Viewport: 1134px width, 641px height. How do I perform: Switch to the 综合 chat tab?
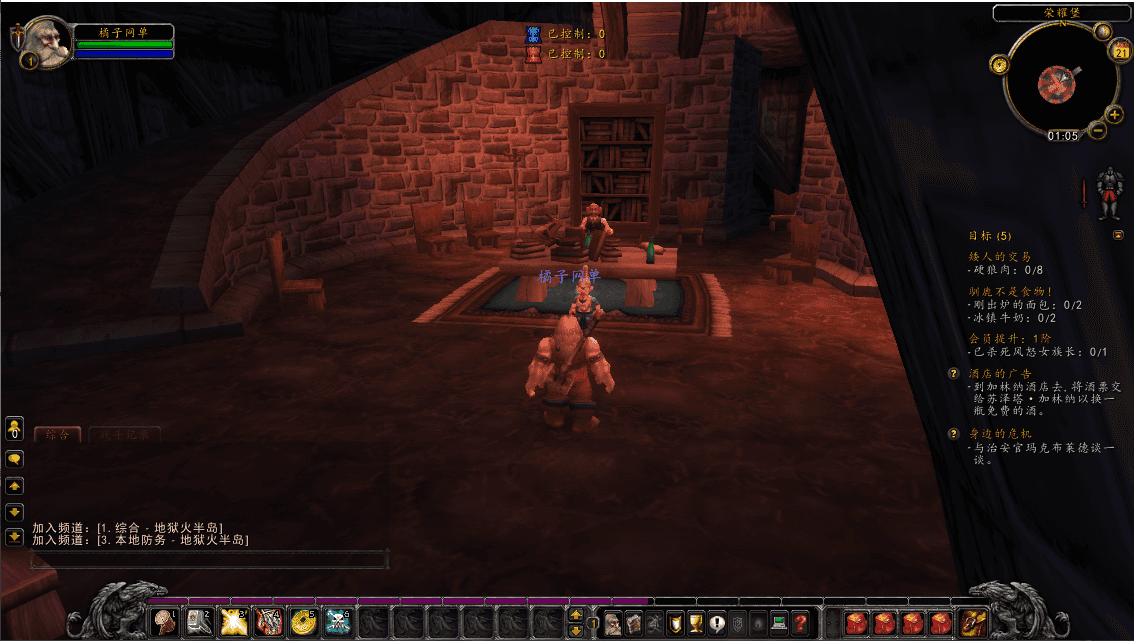click(57, 435)
